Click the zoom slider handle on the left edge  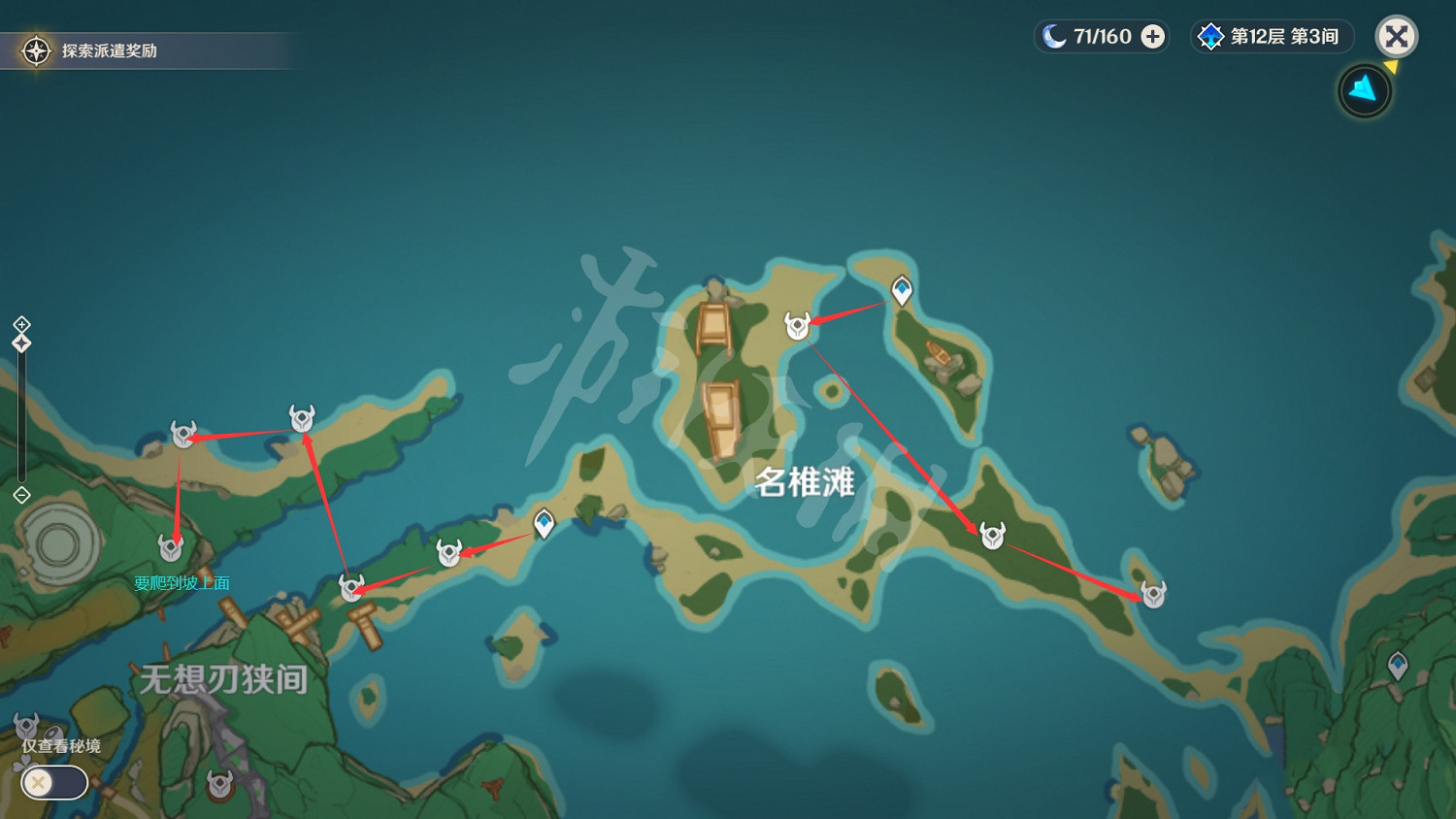[19, 342]
